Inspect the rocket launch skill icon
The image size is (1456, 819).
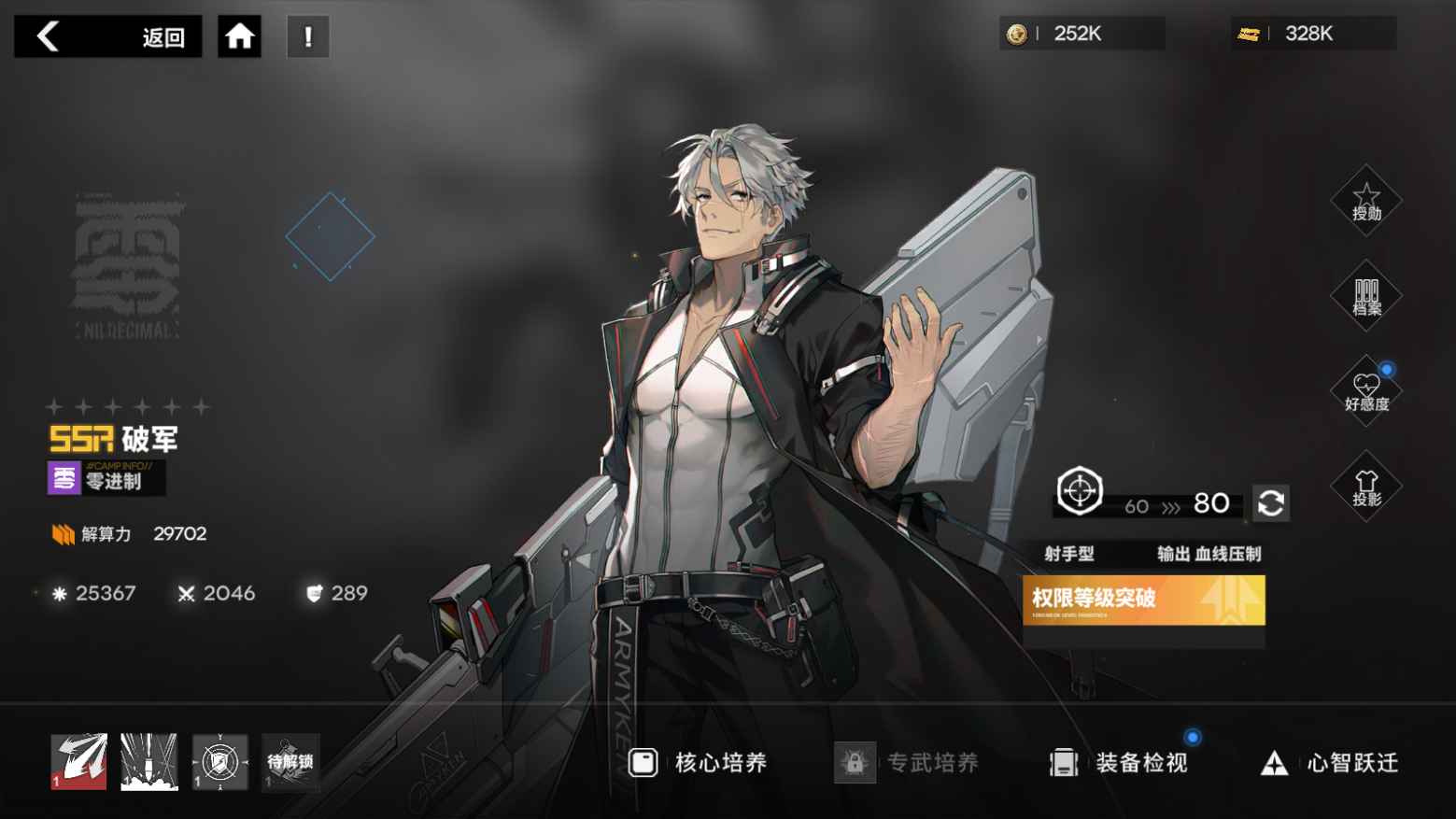pos(149,762)
